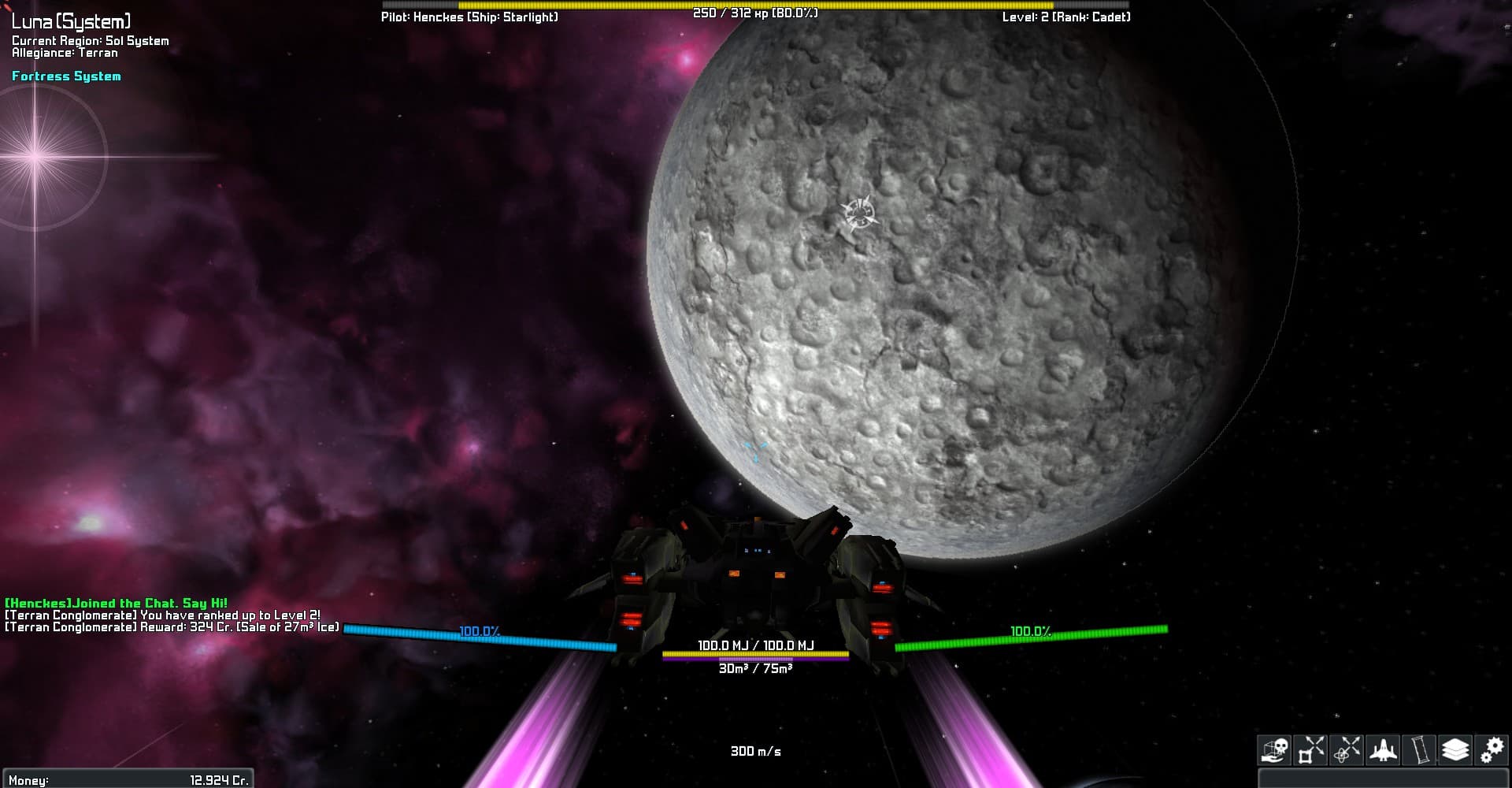Open the skull-and-hand icon menu
This screenshot has width=1512, height=788.
(1273, 750)
